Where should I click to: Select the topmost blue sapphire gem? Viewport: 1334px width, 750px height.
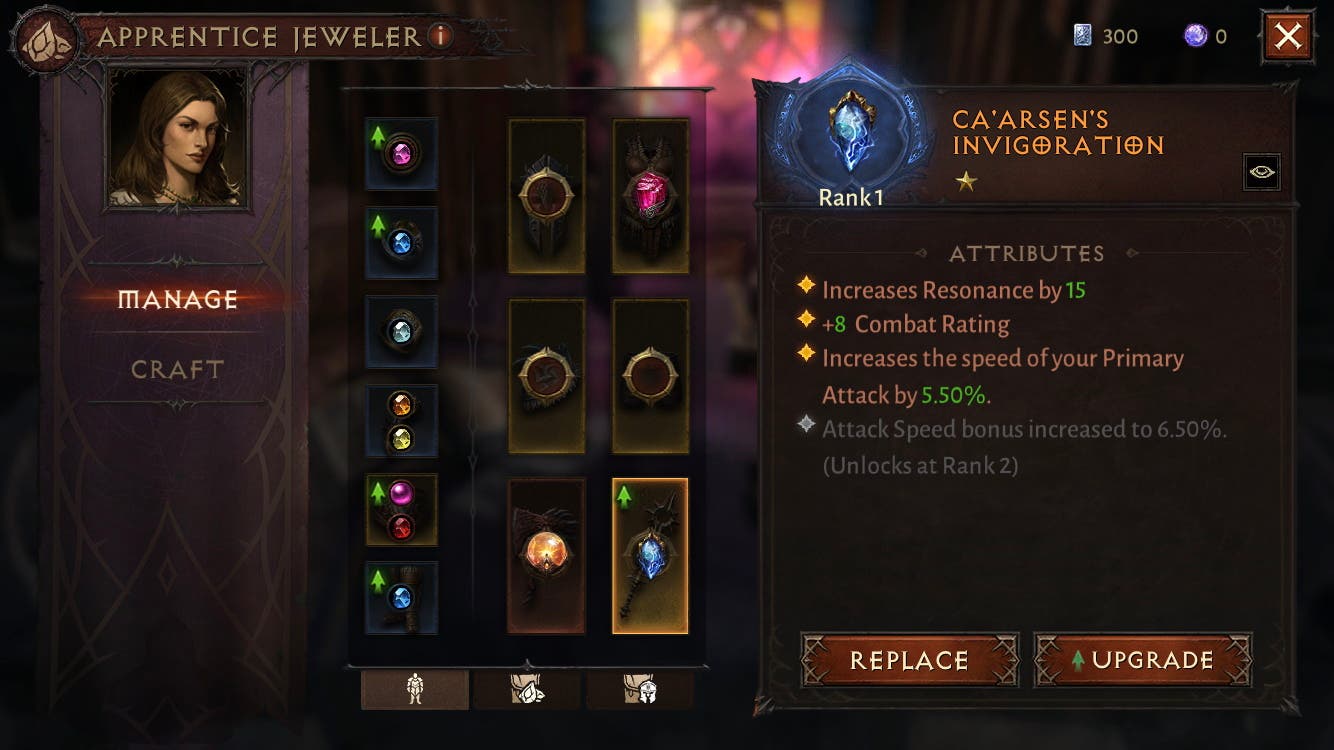401,242
